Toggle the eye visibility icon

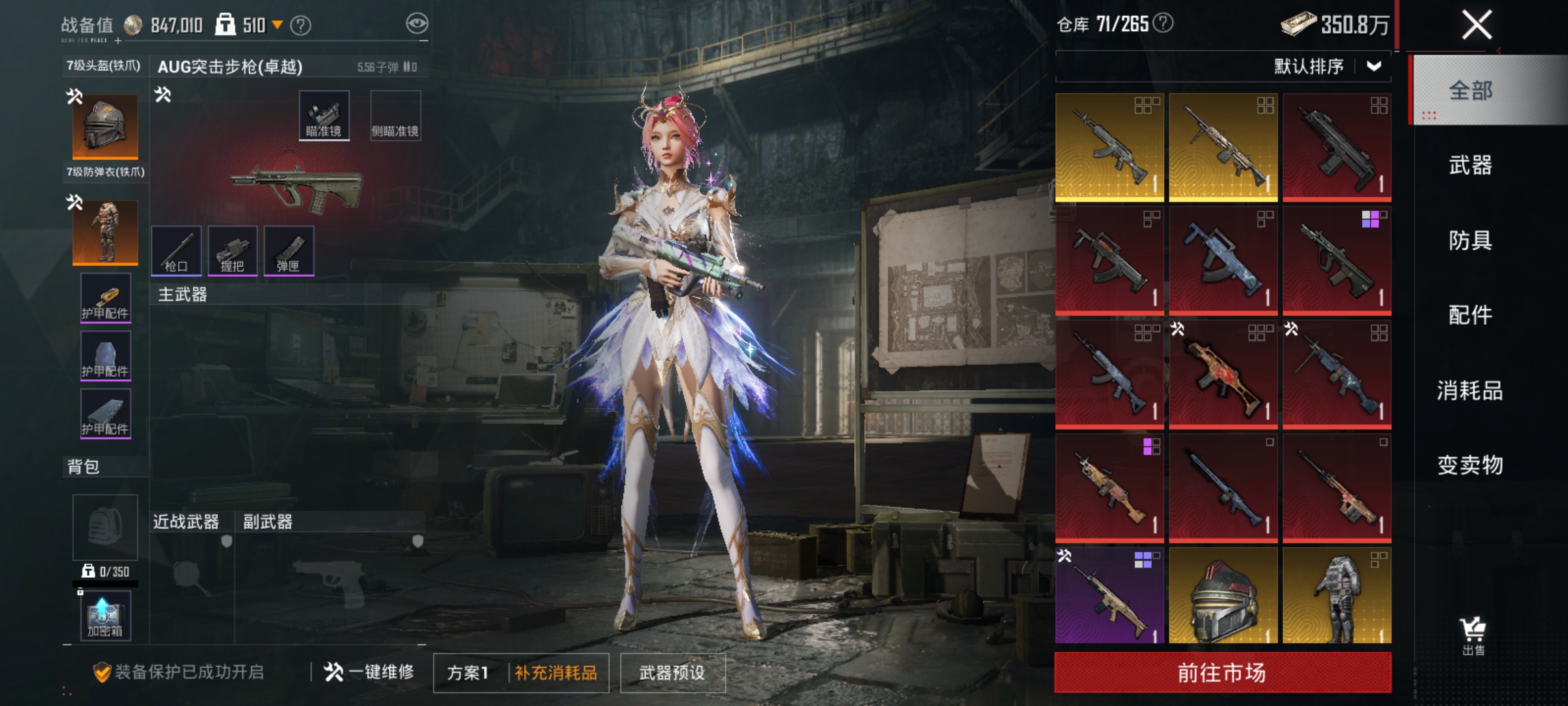click(x=417, y=24)
